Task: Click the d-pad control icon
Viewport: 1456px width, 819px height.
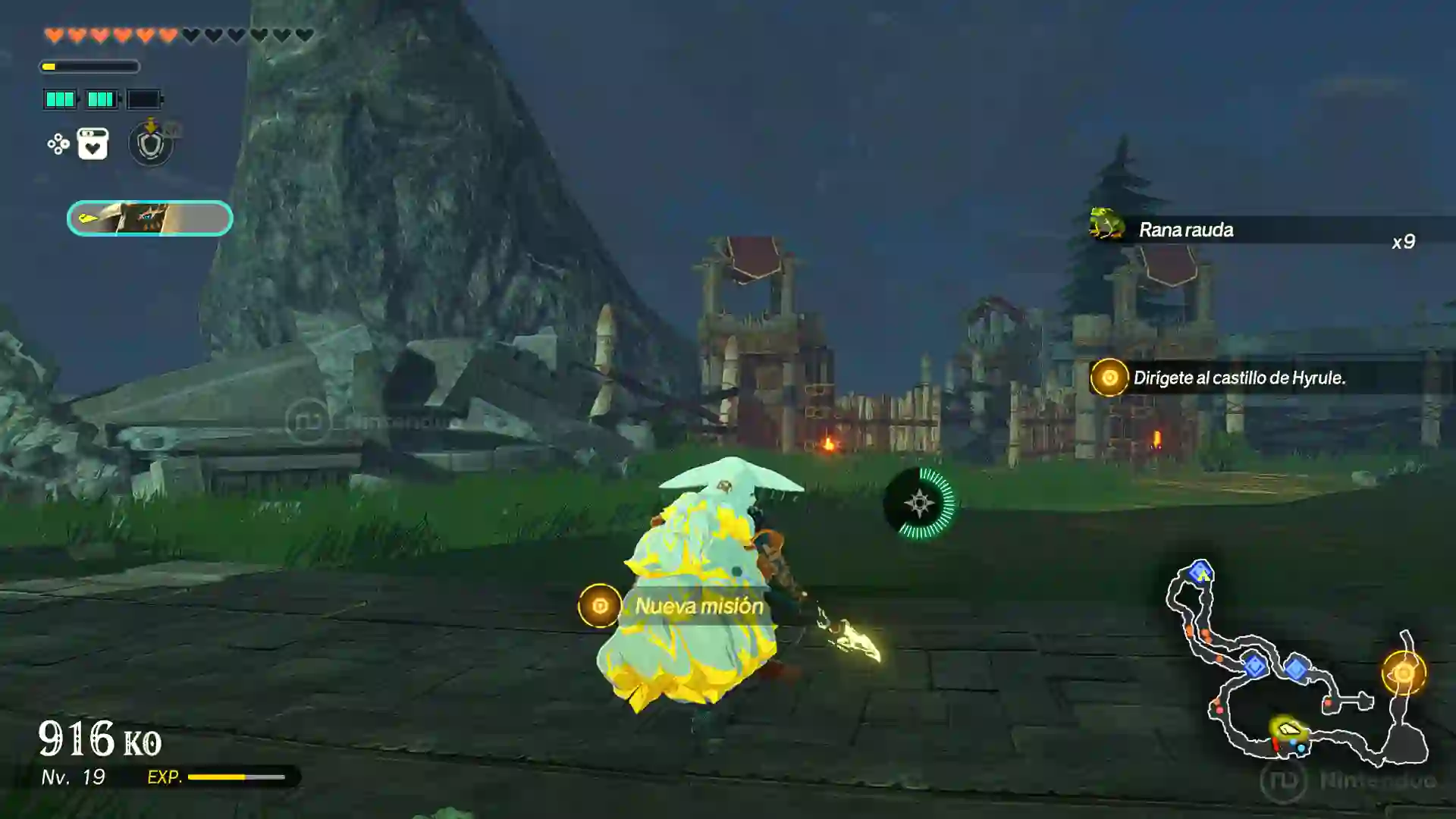Action: [57, 143]
